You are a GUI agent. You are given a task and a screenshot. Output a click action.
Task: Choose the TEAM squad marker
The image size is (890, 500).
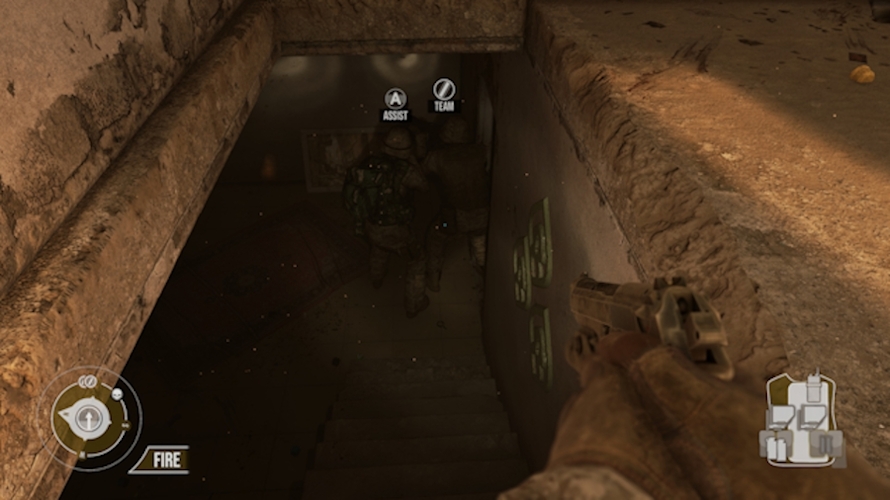pos(444,93)
